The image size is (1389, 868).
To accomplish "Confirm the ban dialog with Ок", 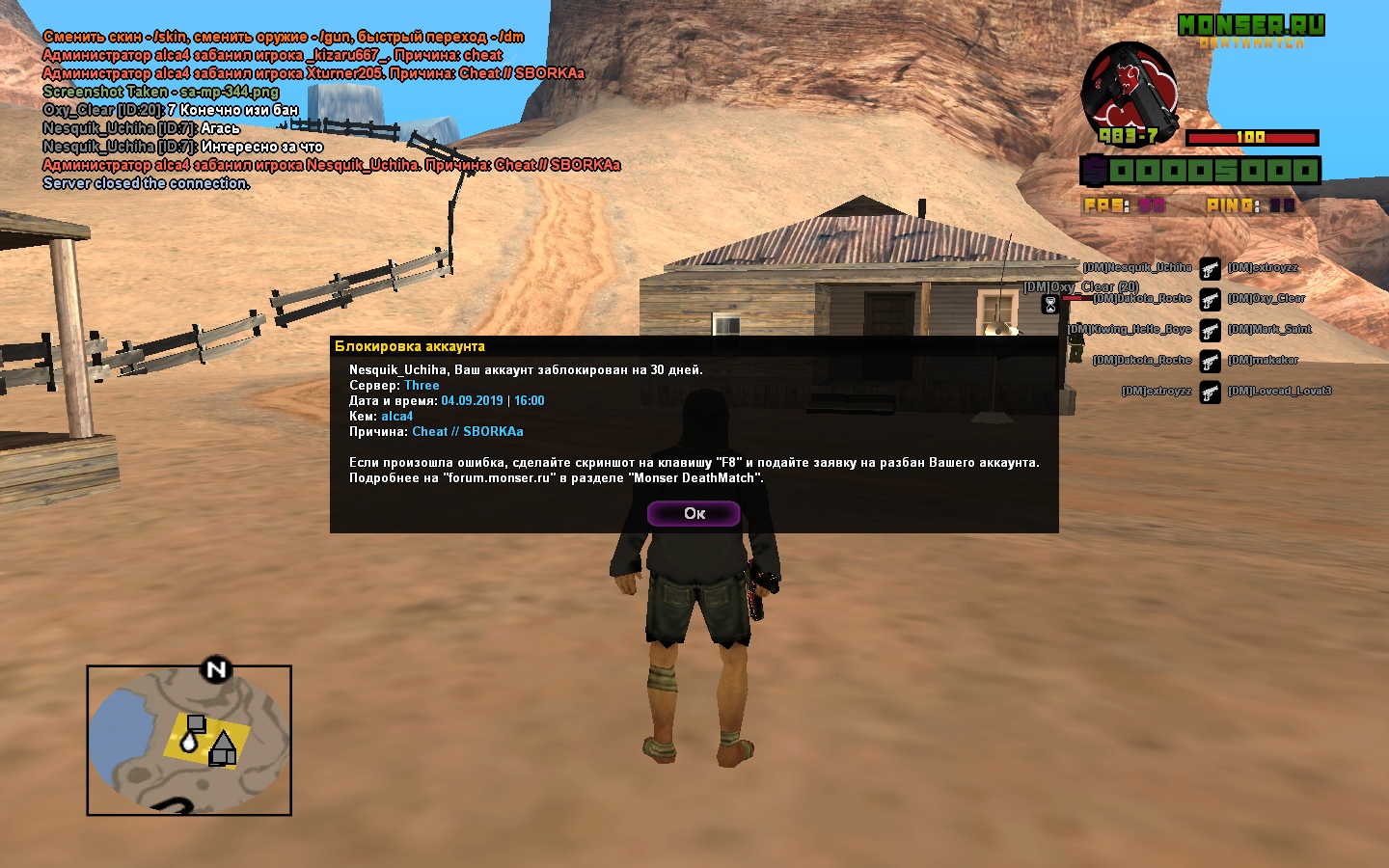I will click(x=694, y=513).
